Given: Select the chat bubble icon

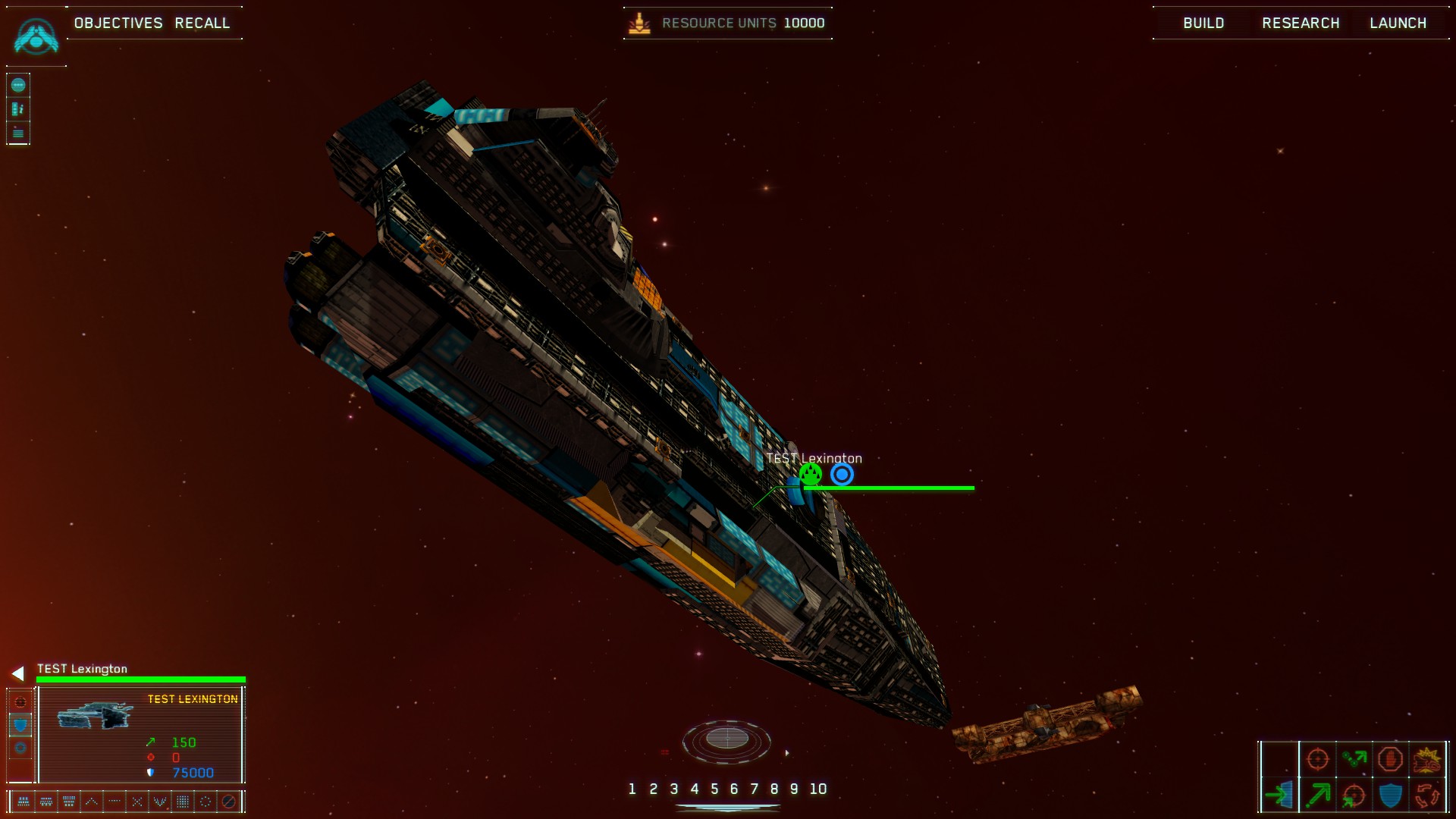Looking at the screenshot, I should (18, 85).
